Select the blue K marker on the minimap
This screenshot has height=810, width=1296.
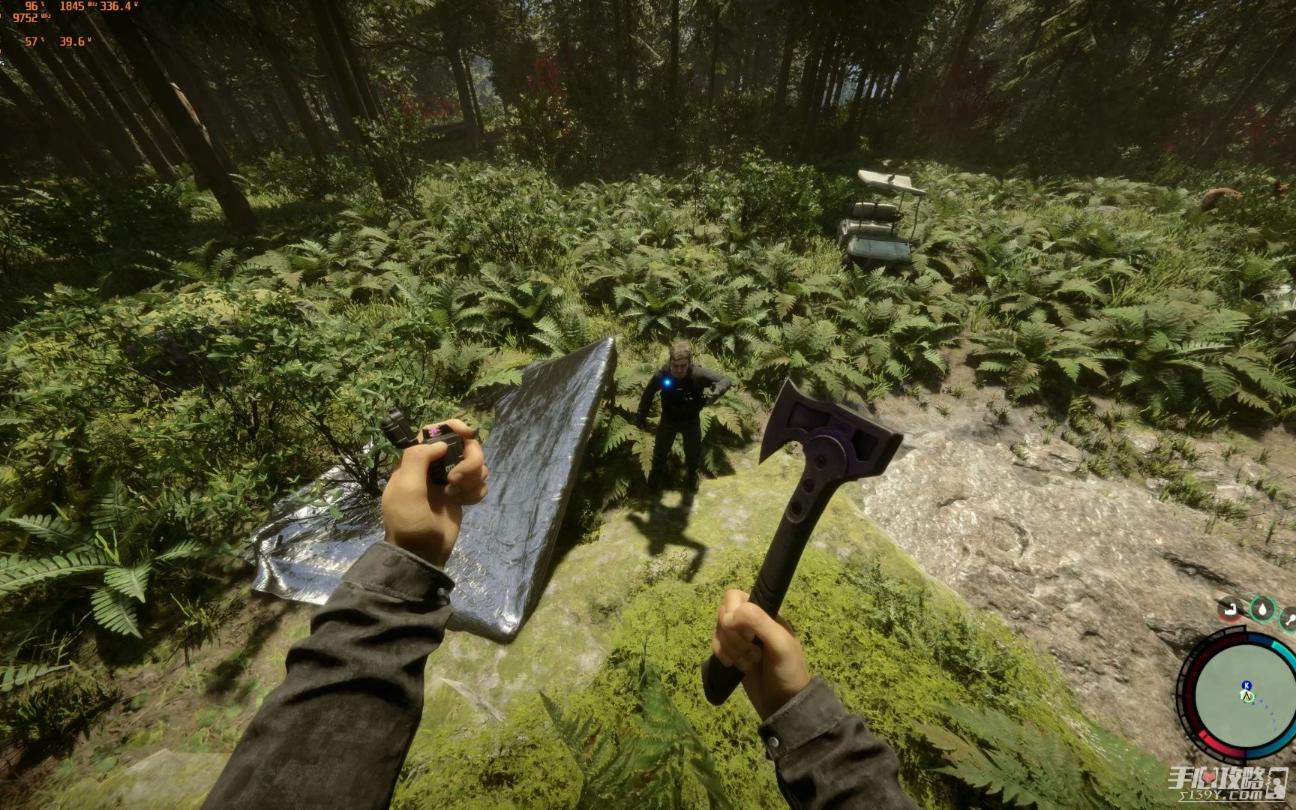[1246, 686]
